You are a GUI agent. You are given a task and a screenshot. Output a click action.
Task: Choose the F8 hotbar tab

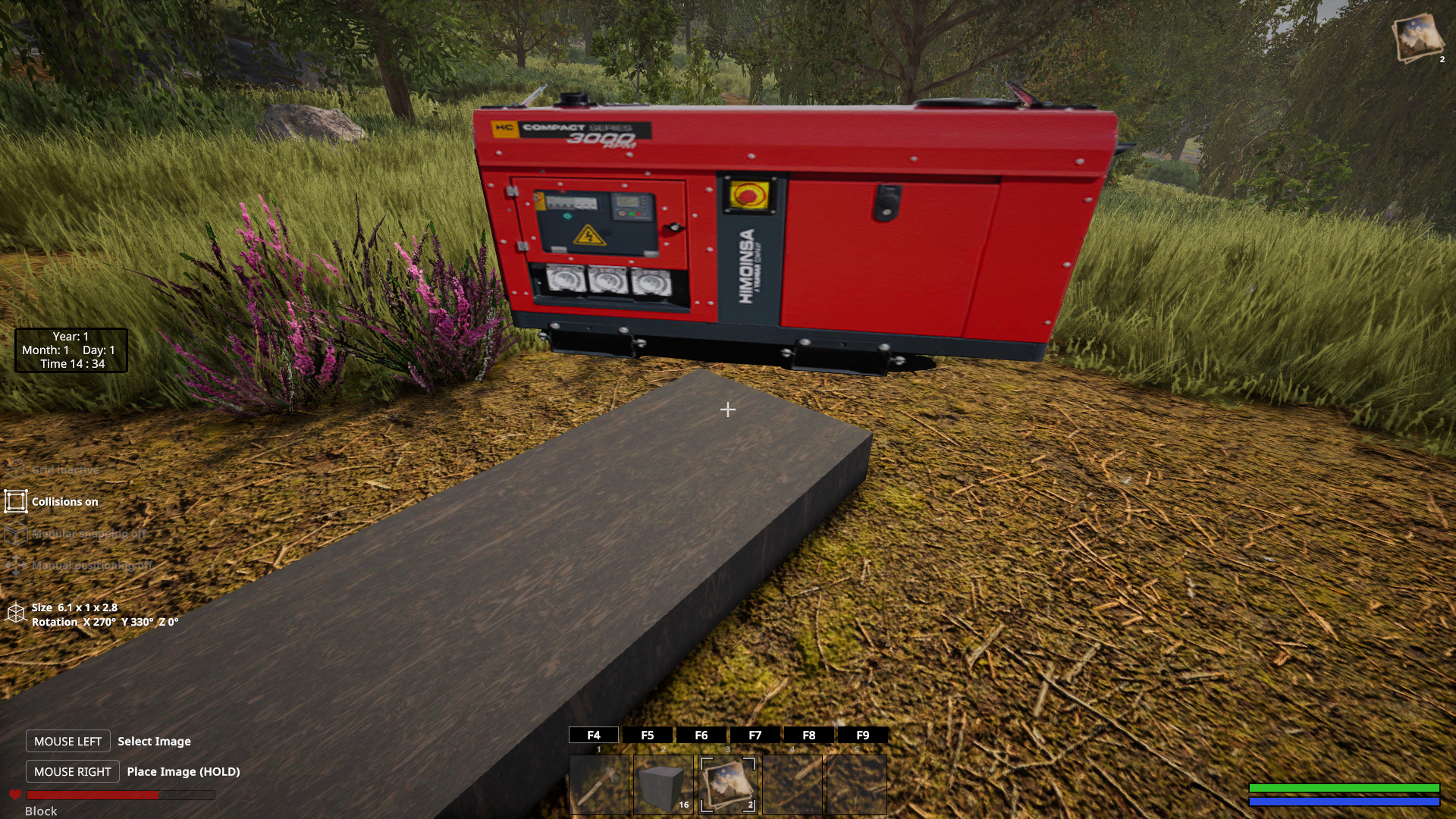(809, 735)
